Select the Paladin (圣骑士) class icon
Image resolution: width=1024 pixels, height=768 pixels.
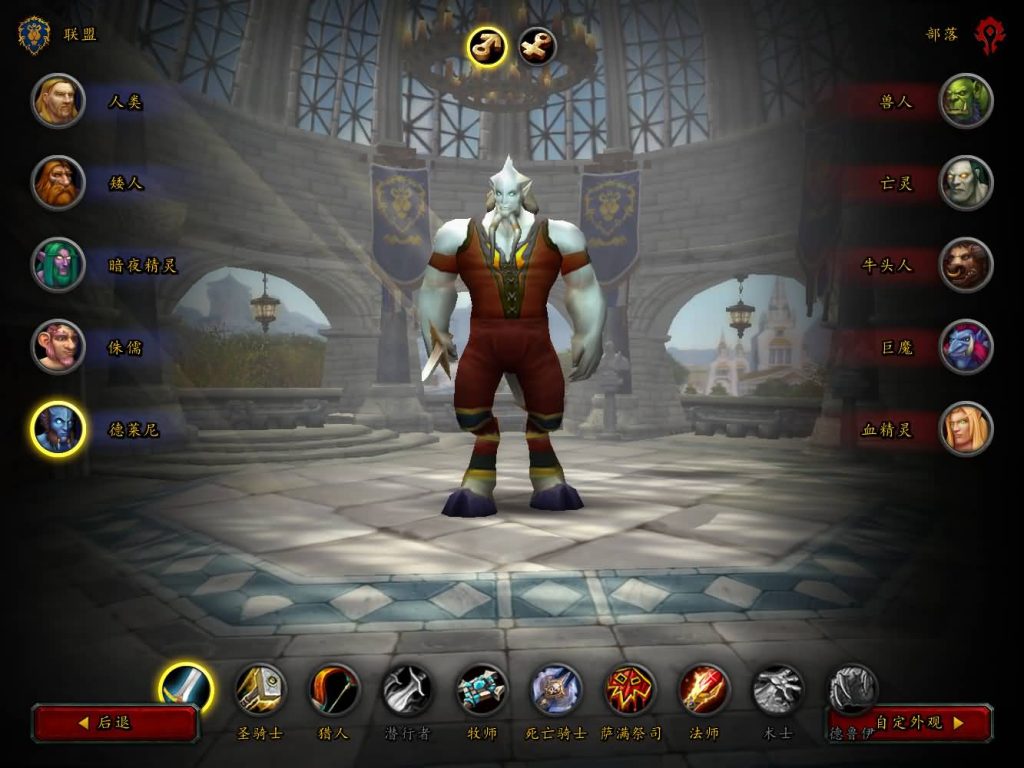pyautogui.click(x=260, y=689)
